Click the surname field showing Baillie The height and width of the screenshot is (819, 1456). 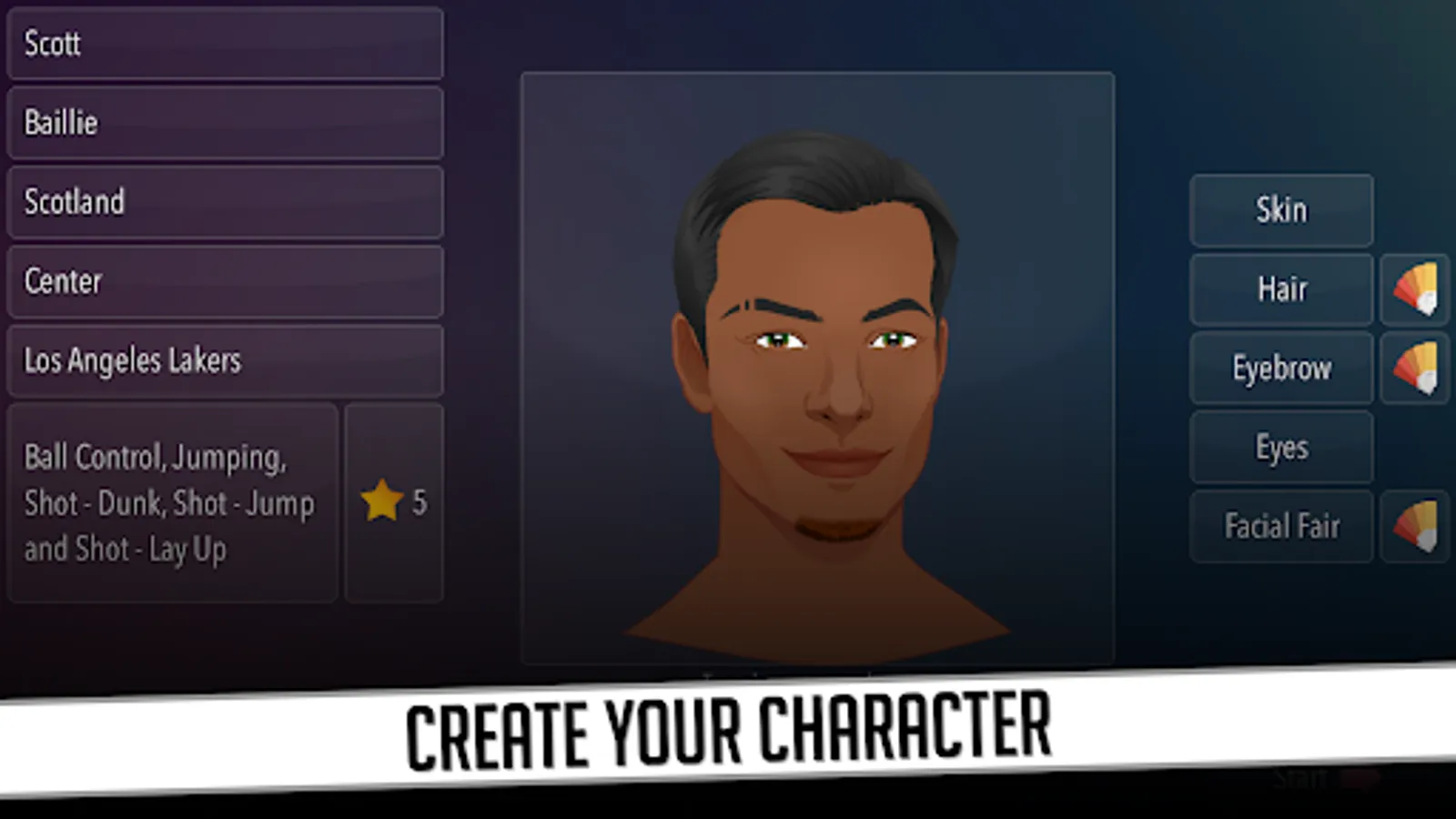pyautogui.click(x=224, y=123)
